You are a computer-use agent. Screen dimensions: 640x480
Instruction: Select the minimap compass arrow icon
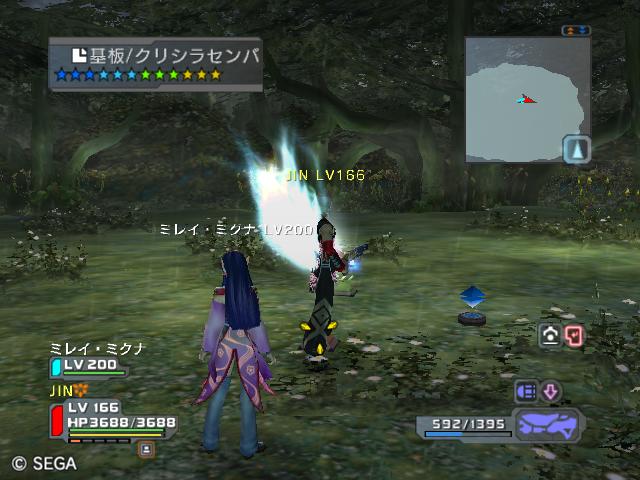(x=577, y=149)
